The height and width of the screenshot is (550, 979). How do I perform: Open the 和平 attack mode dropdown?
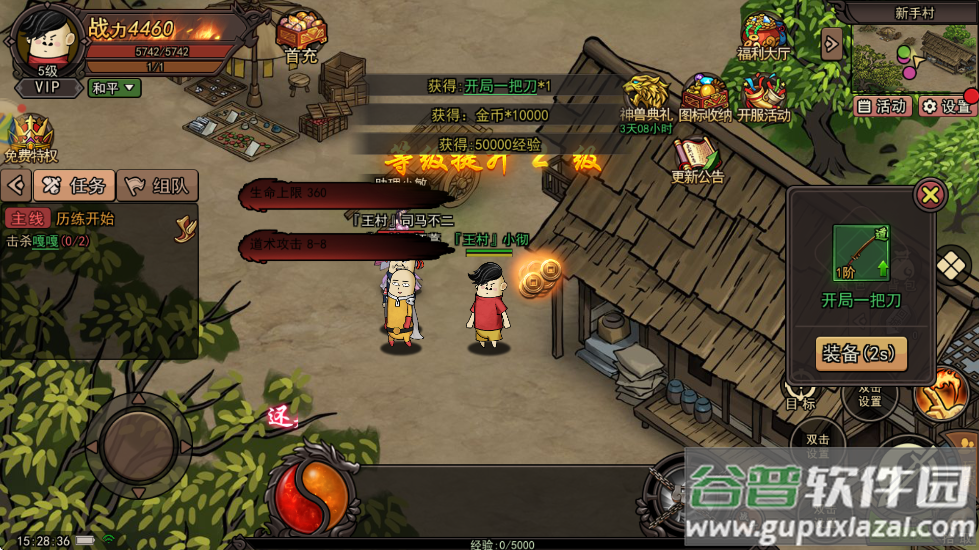pyautogui.click(x=115, y=88)
